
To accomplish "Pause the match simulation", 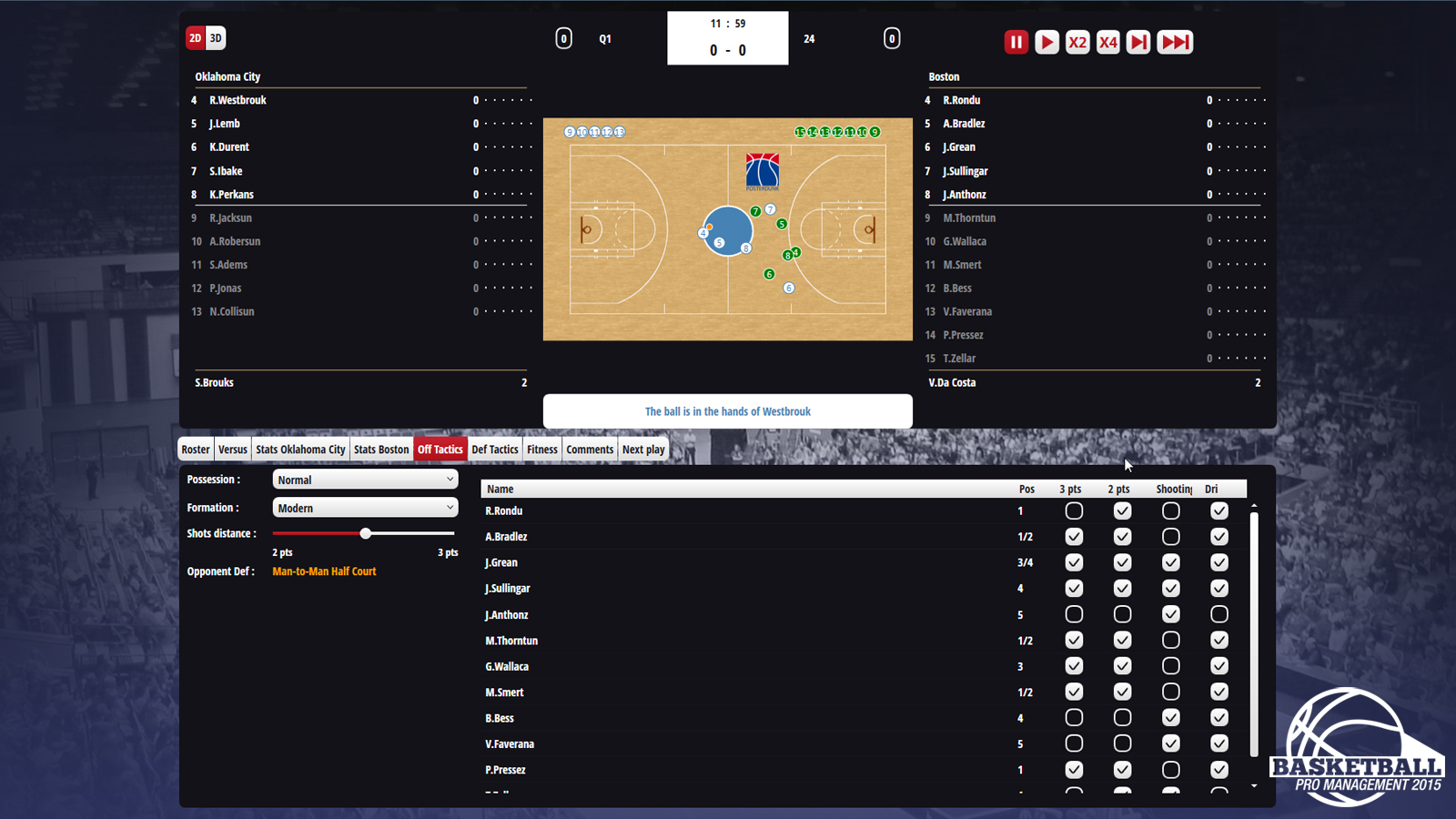I will click(1016, 42).
